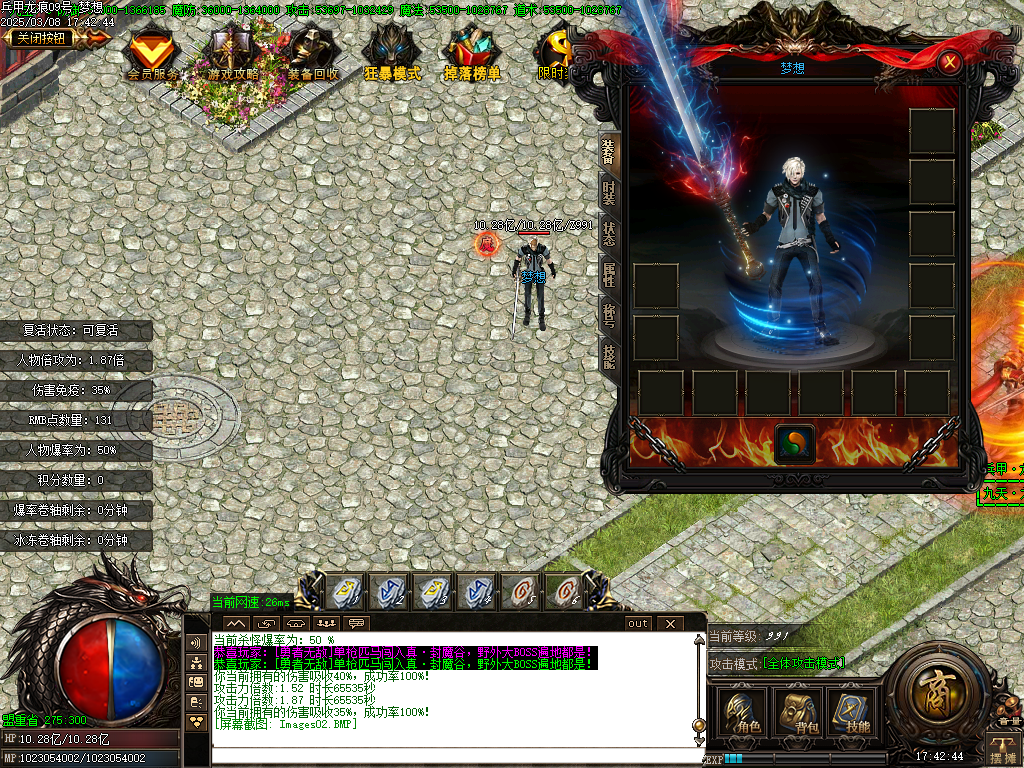1024x768 pixels.
Task: Open the 掉落榜单 drop list
Action: pos(472,54)
